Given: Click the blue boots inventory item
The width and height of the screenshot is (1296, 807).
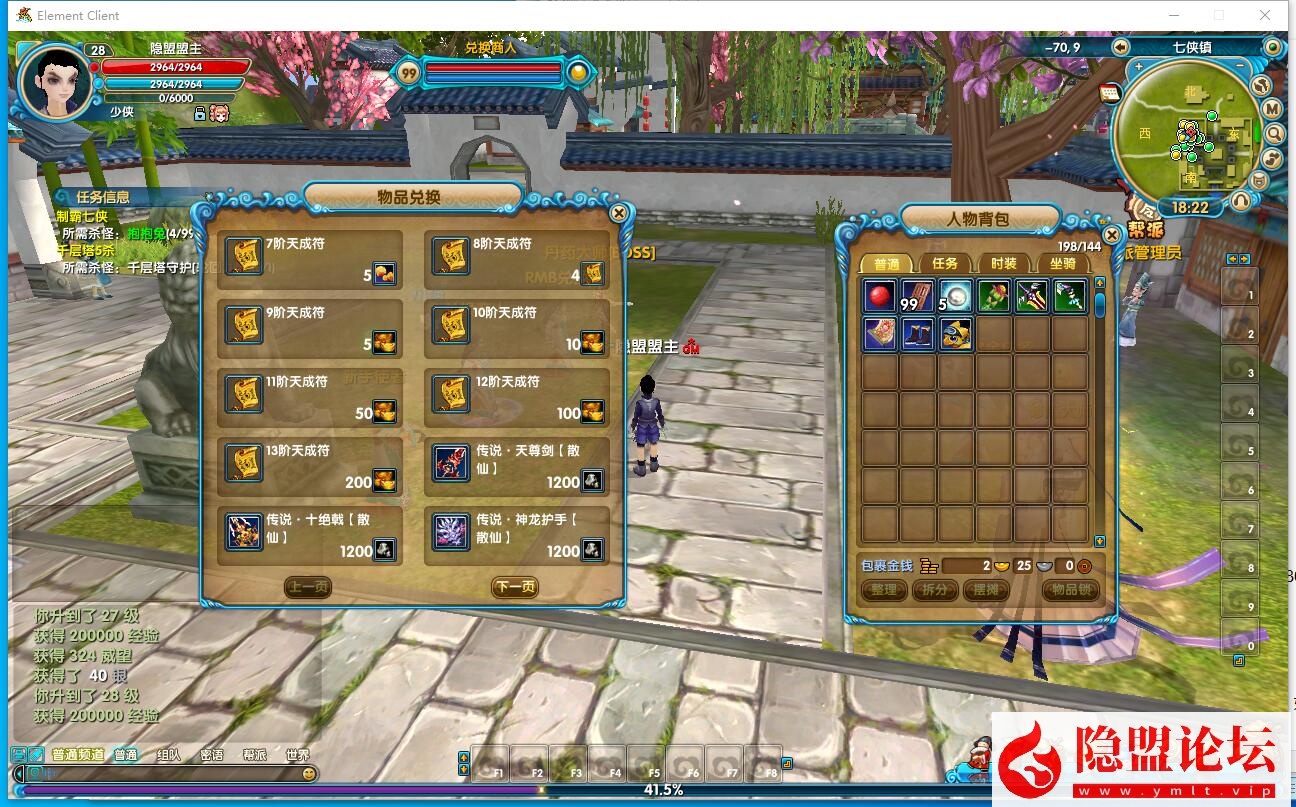Looking at the screenshot, I should click(x=918, y=333).
